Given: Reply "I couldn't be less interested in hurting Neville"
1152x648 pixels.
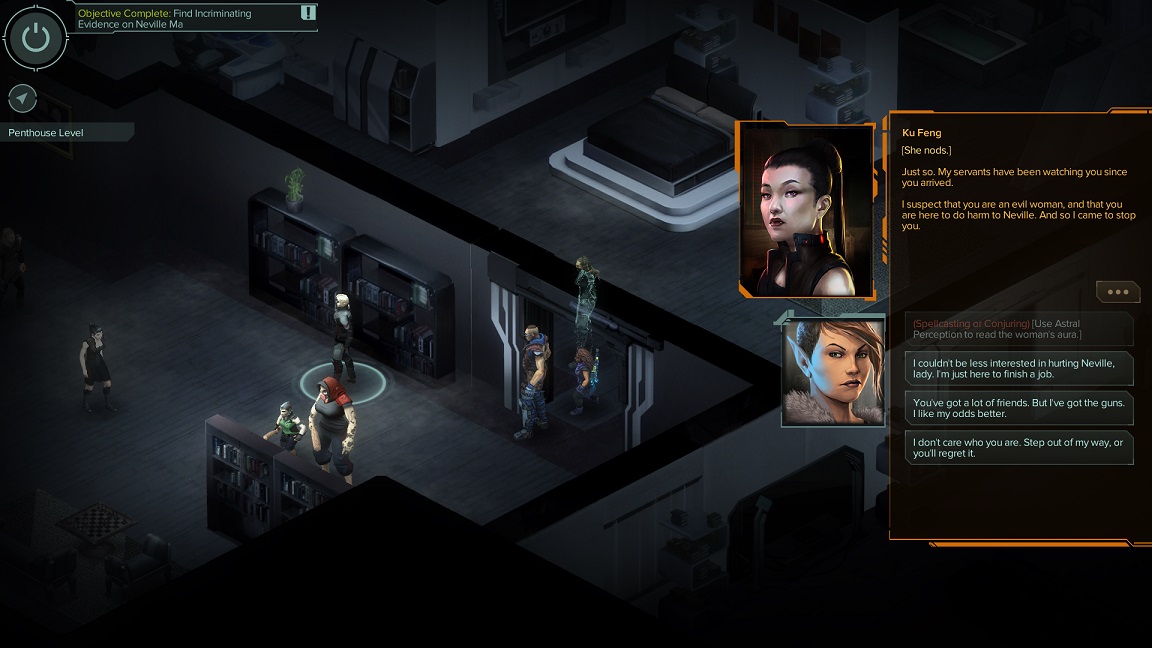Looking at the screenshot, I should [x=1019, y=368].
